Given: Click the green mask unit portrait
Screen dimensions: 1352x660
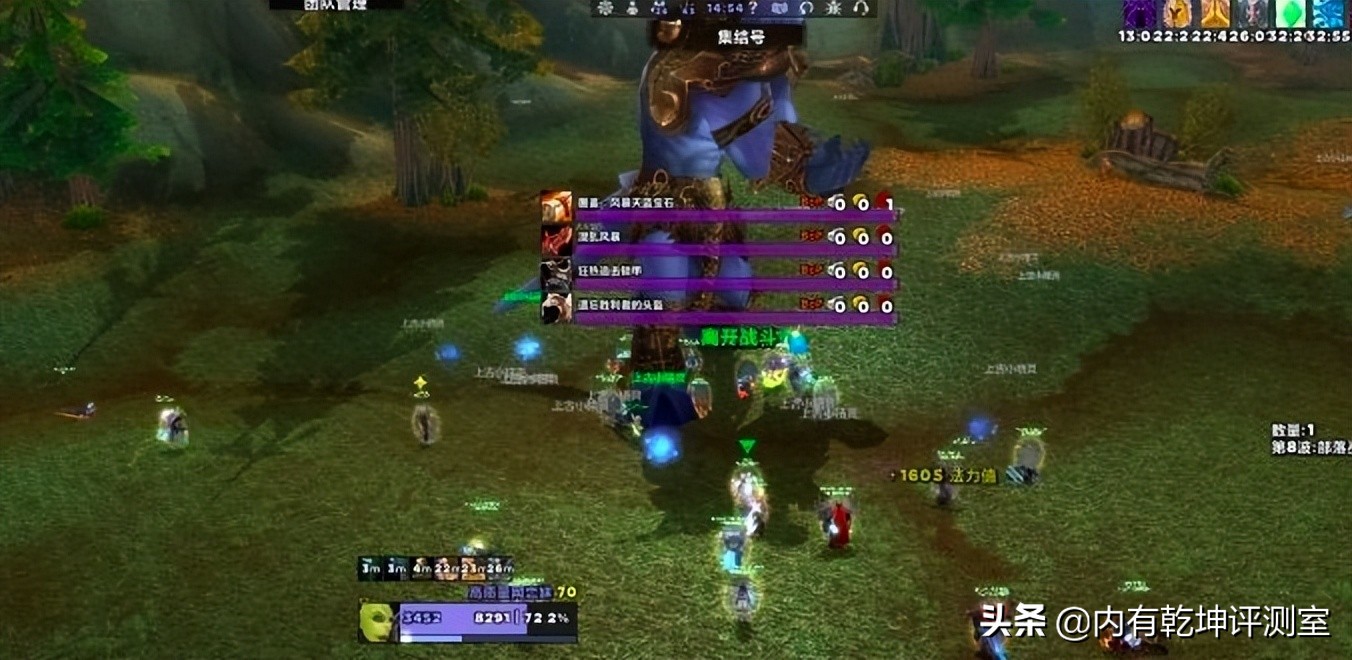Looking at the screenshot, I should (x=377, y=621).
